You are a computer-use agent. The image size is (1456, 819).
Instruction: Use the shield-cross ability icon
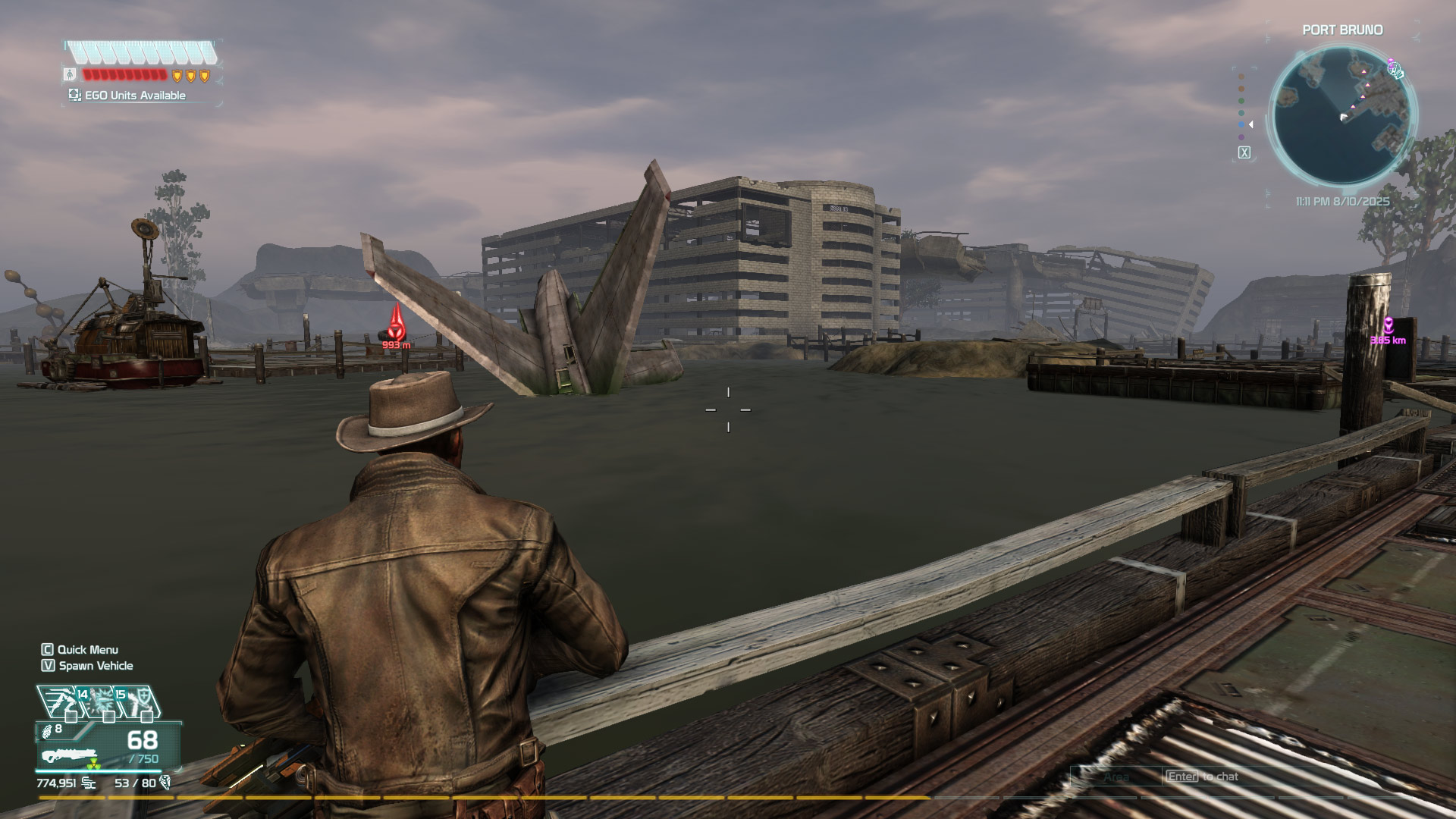click(x=140, y=701)
